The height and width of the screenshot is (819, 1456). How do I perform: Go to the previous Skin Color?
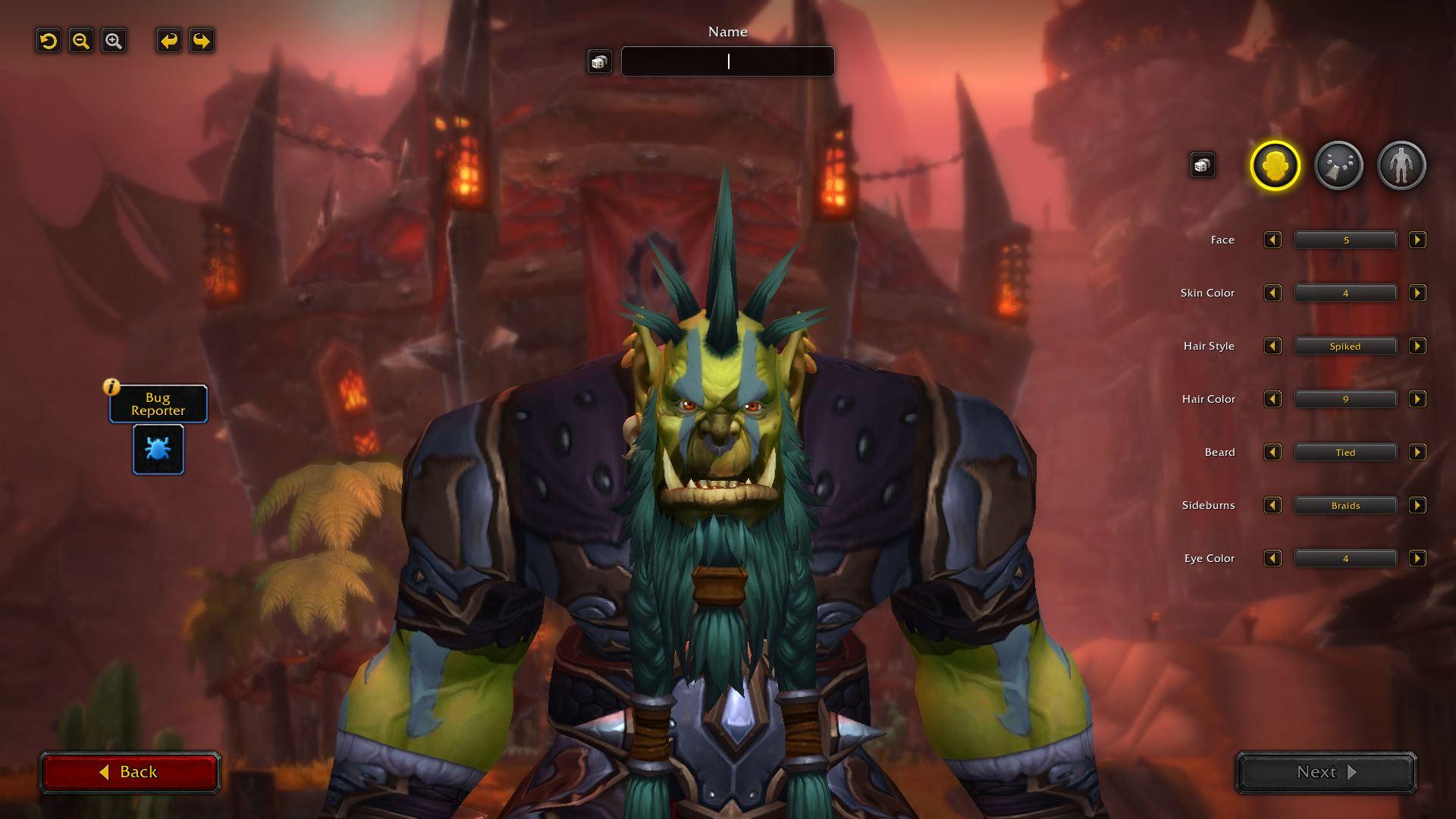tap(1272, 293)
